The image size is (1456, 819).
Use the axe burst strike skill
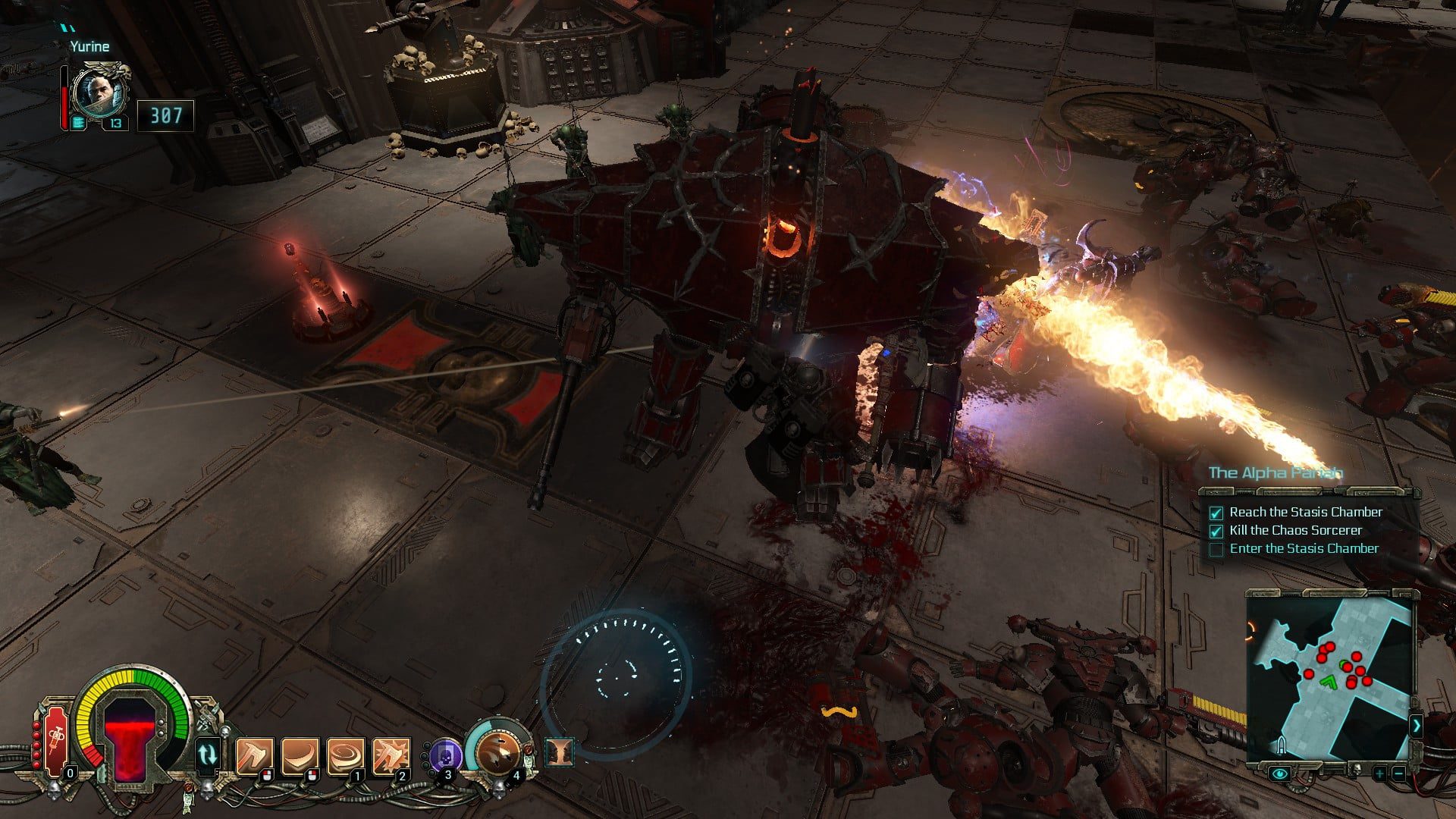click(391, 756)
